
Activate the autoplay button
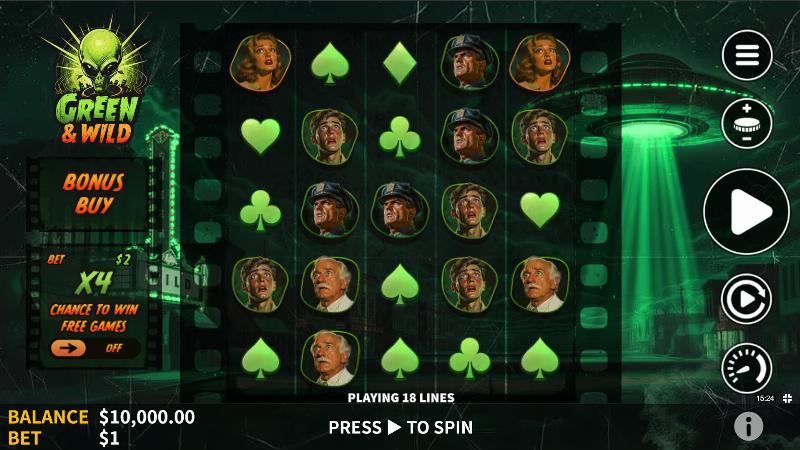747,299
